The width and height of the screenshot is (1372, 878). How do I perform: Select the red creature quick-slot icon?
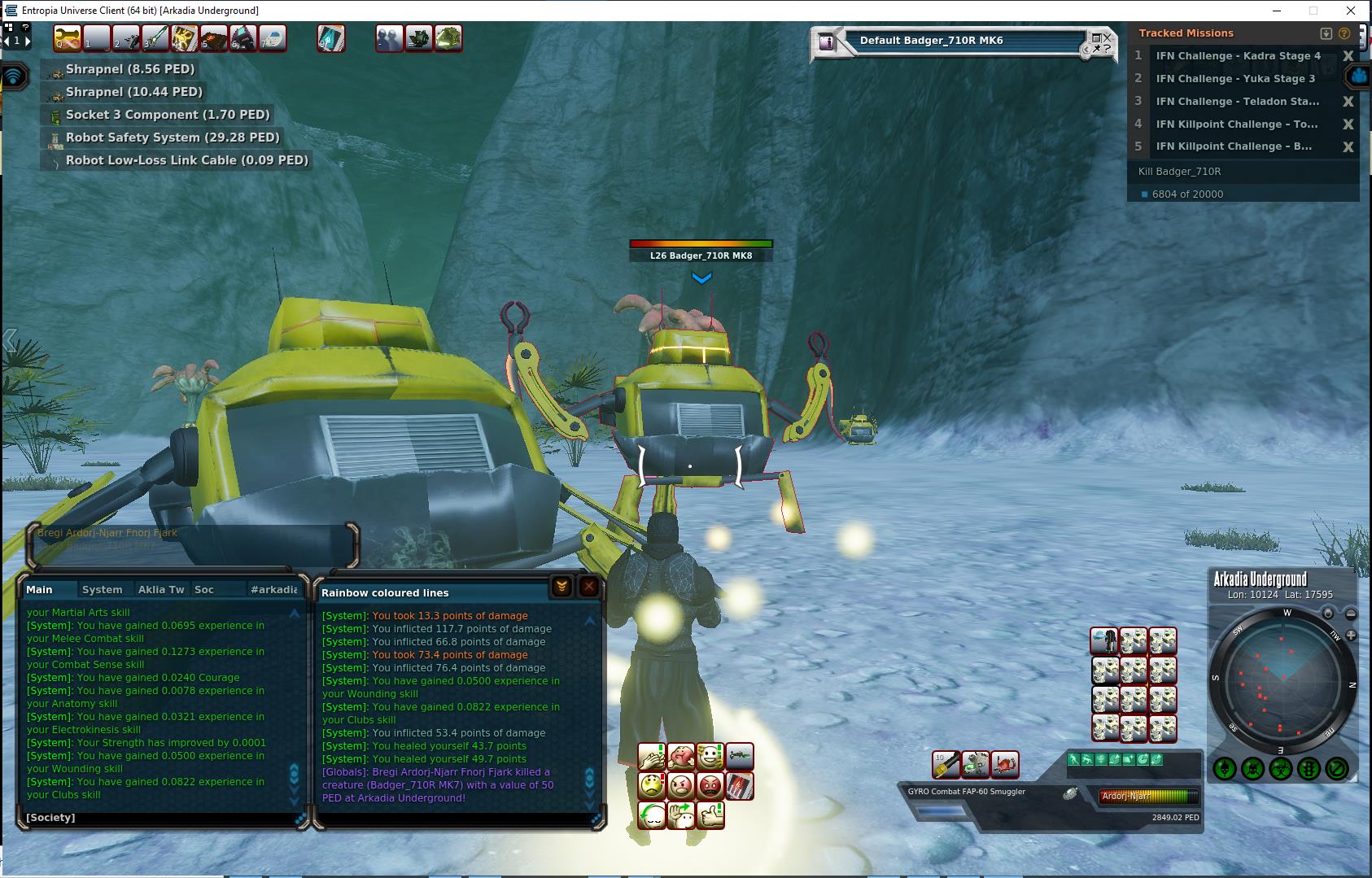tap(1005, 764)
